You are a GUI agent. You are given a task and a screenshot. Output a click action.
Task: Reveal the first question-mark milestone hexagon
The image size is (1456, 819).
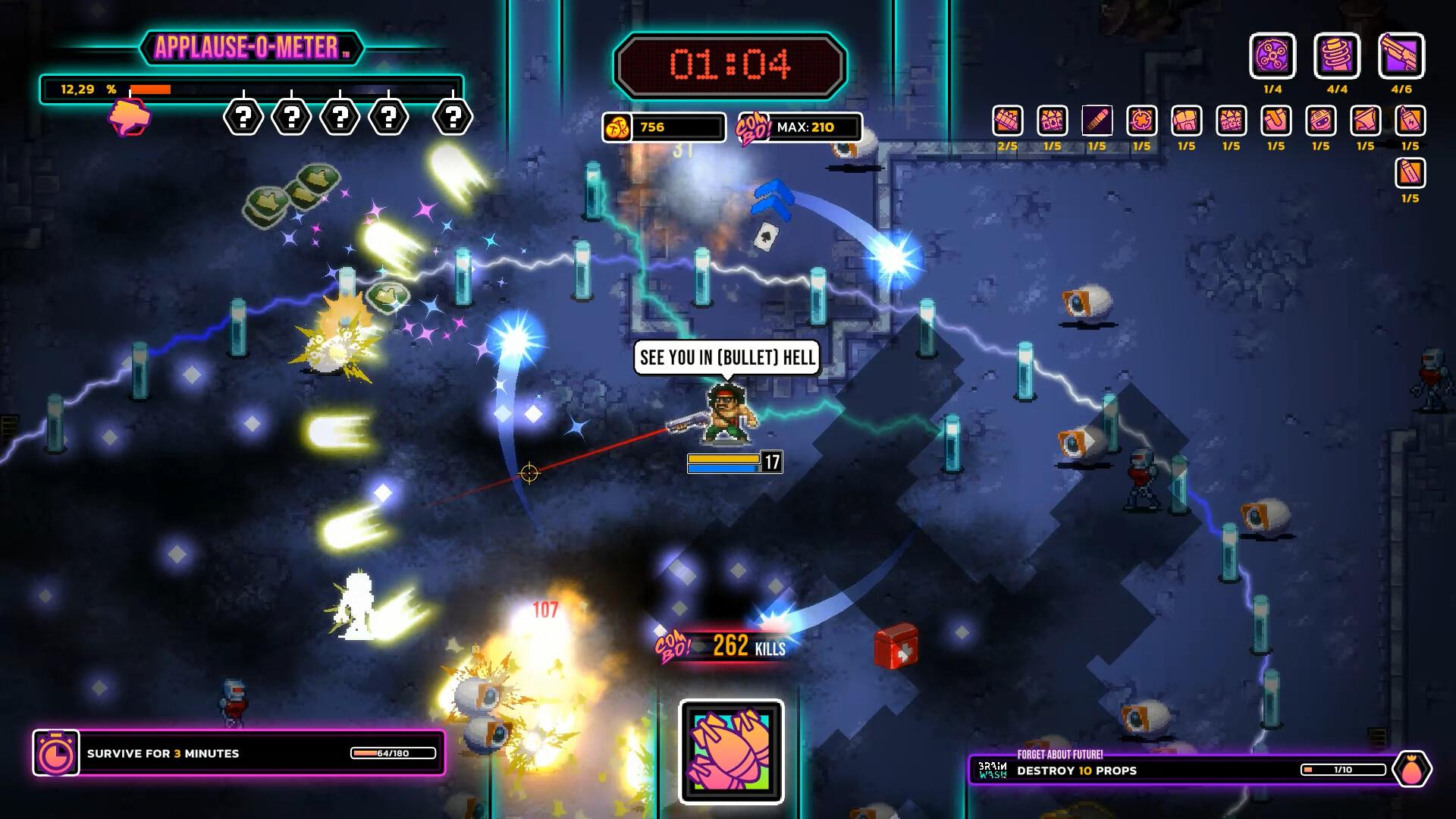(242, 118)
